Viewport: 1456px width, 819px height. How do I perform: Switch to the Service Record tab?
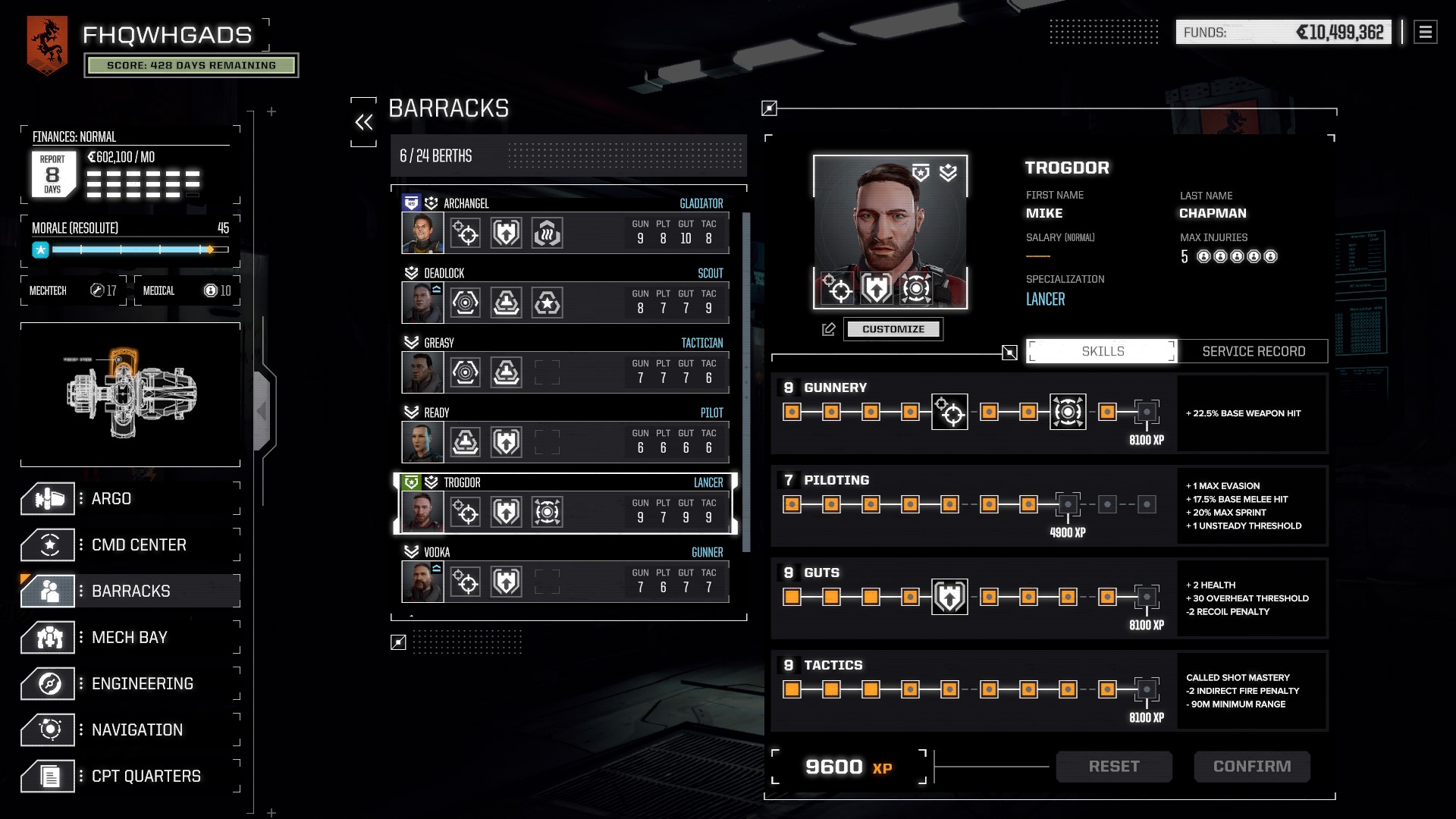tap(1254, 351)
